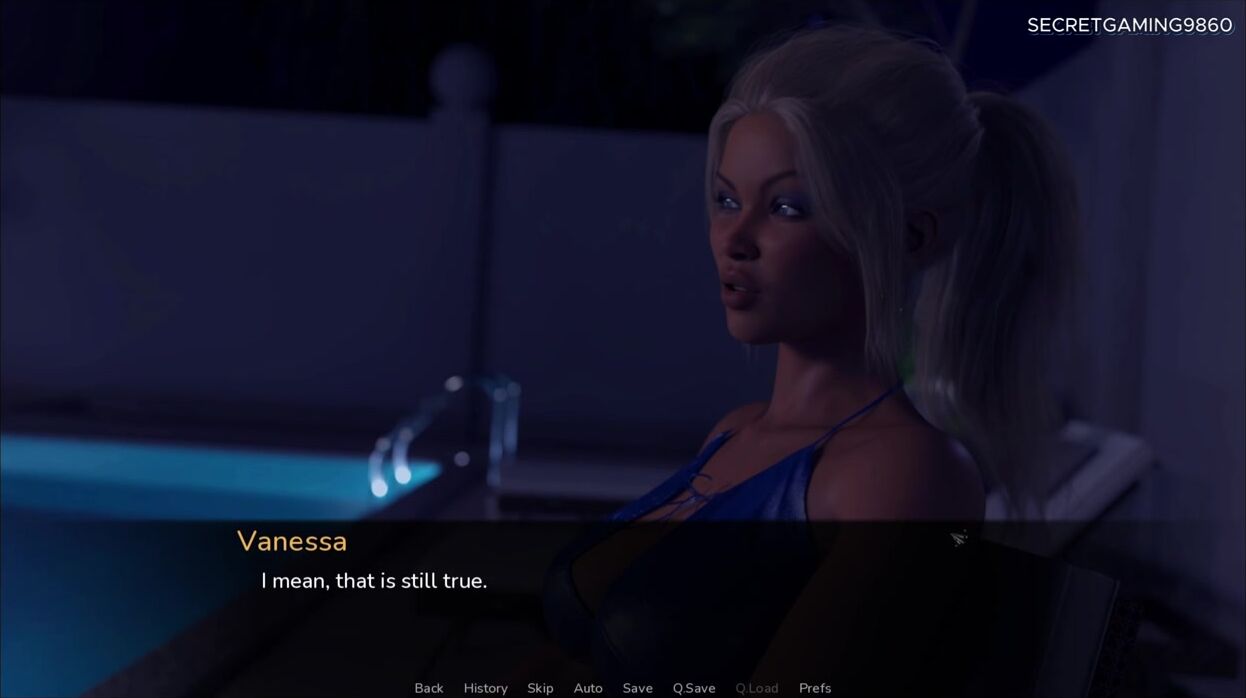Open the dialogue History log
The width and height of the screenshot is (1246, 698).
[485, 688]
